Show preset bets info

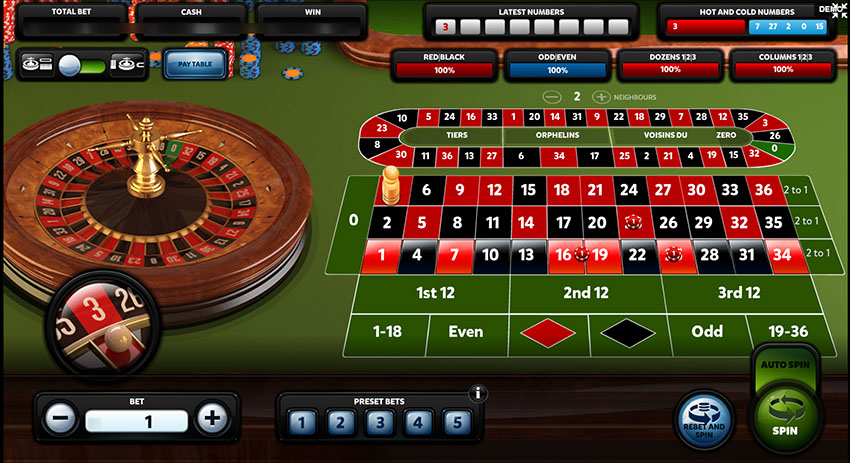click(x=478, y=393)
